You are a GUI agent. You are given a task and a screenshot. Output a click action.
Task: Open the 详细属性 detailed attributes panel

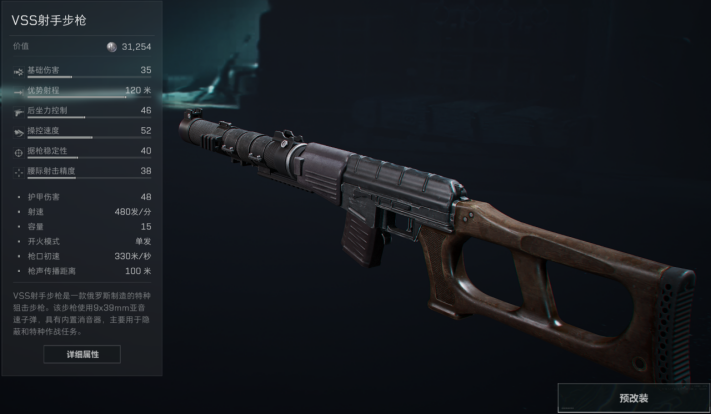pyautogui.click(x=82, y=354)
